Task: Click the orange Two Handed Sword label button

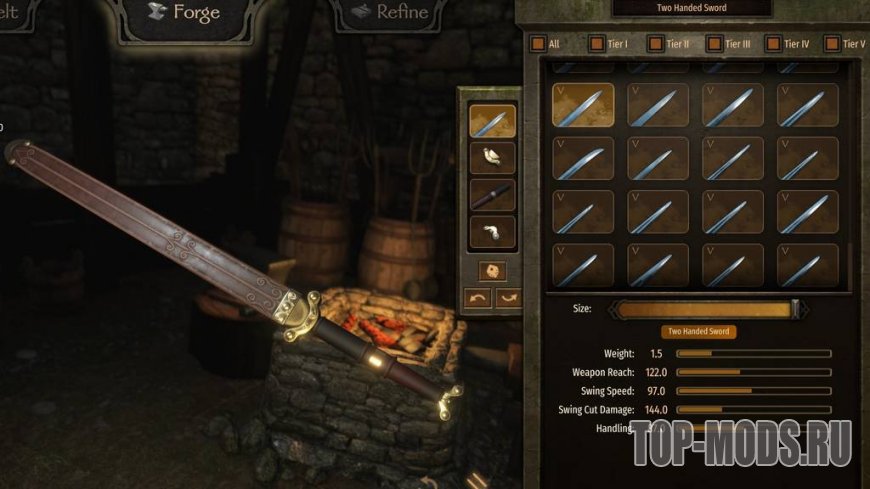Action: pos(699,332)
